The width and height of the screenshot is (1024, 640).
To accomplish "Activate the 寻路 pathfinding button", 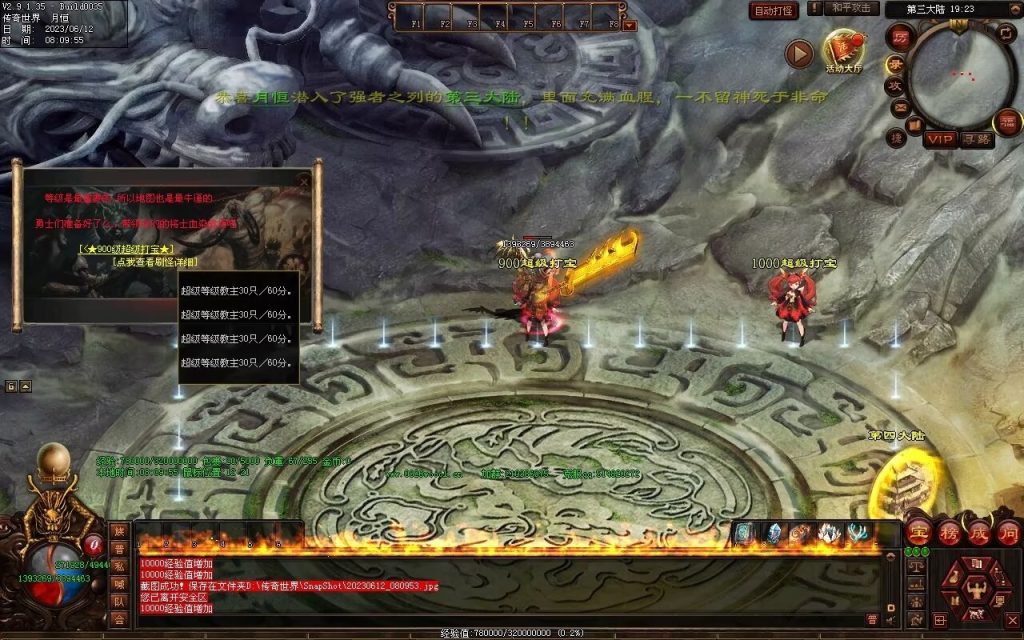I will coord(976,139).
